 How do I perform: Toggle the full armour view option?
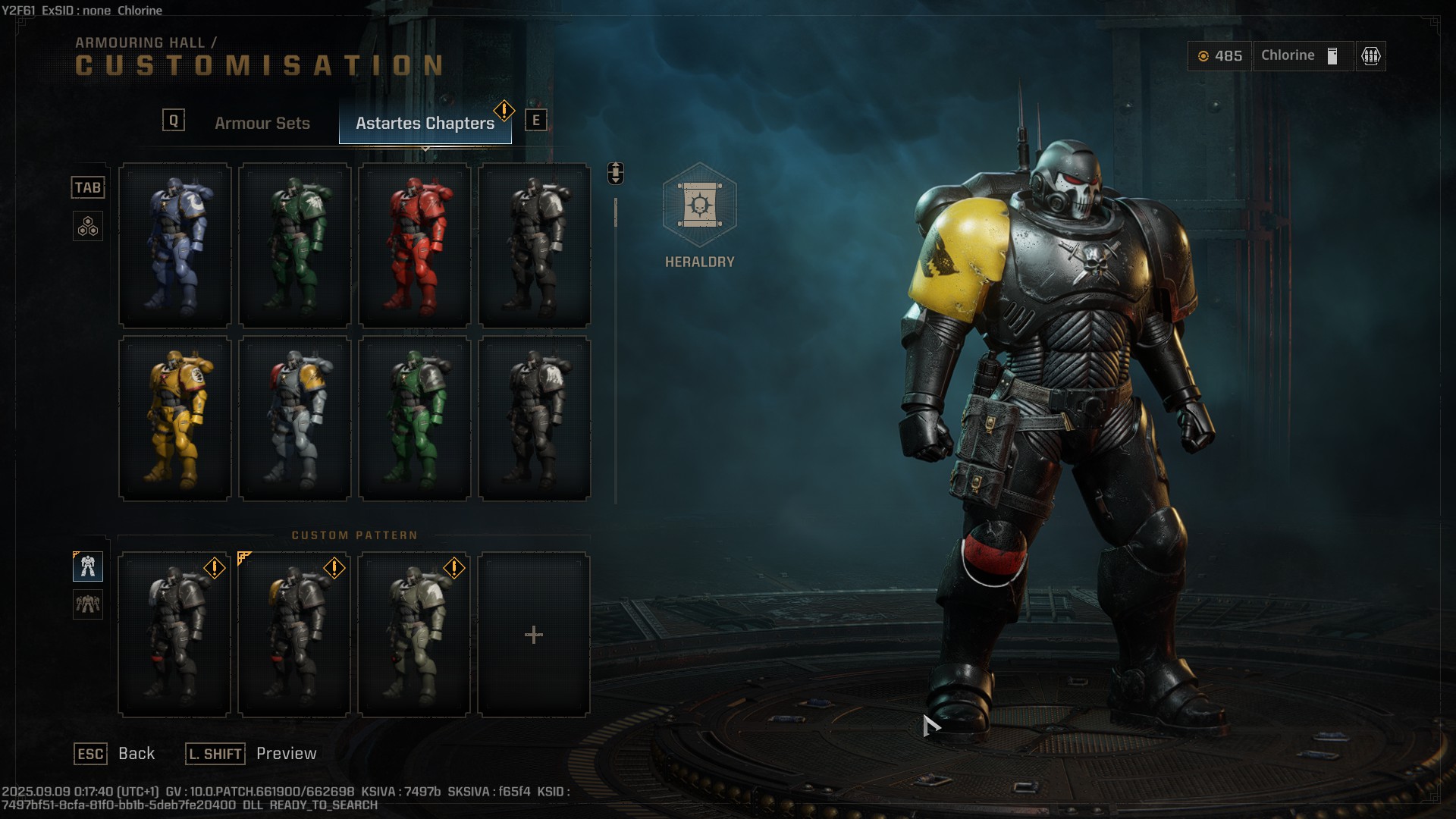click(x=88, y=566)
